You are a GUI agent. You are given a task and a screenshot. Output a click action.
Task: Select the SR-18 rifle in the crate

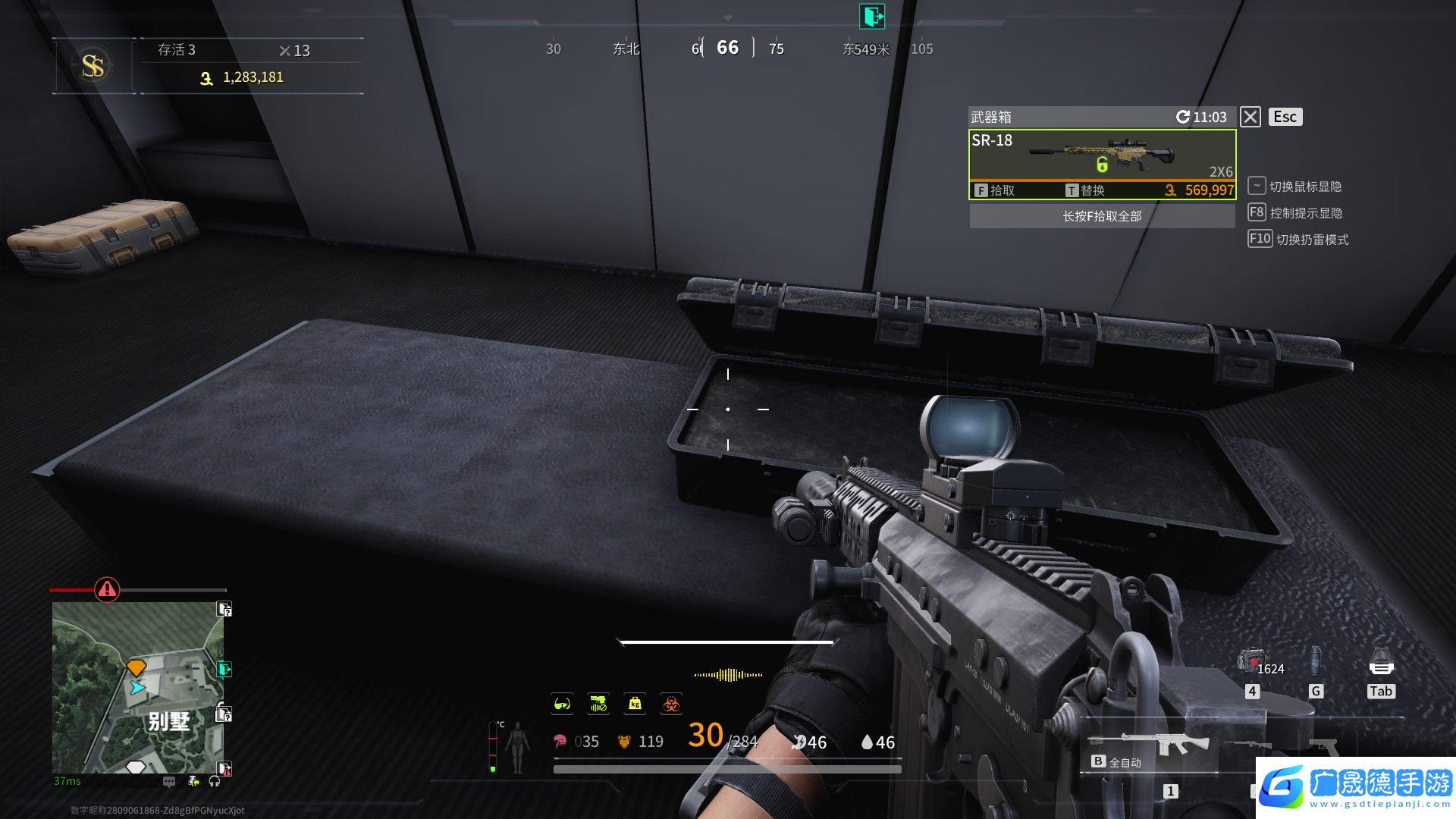coord(1102,155)
